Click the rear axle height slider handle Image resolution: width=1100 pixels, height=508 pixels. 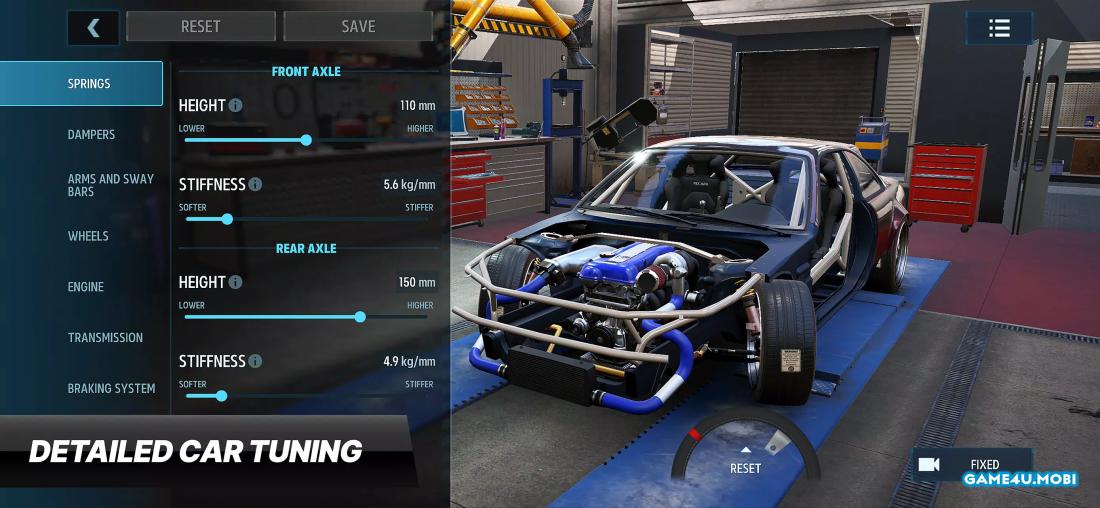coord(360,317)
